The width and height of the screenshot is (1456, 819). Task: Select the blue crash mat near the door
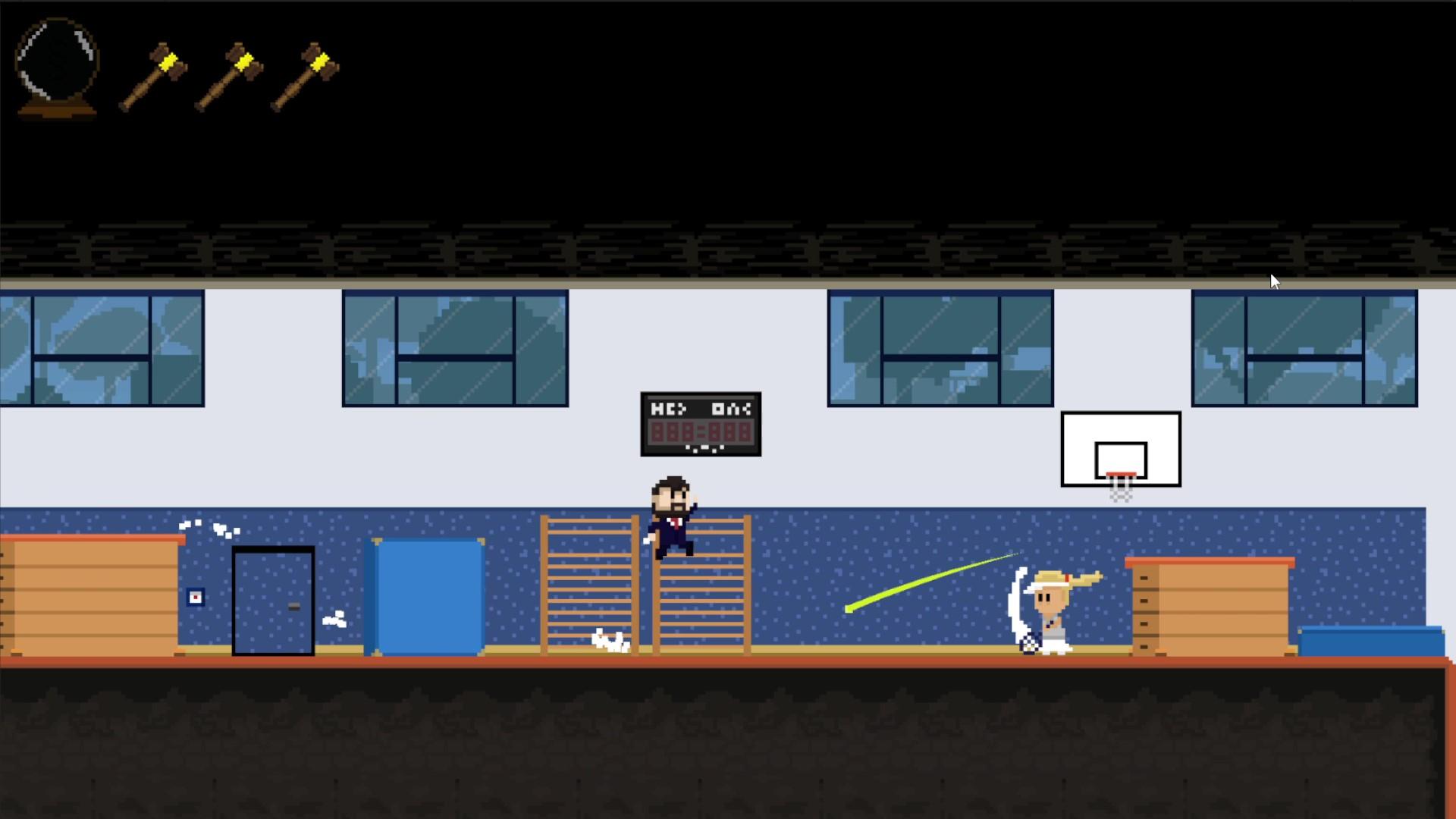(x=425, y=595)
